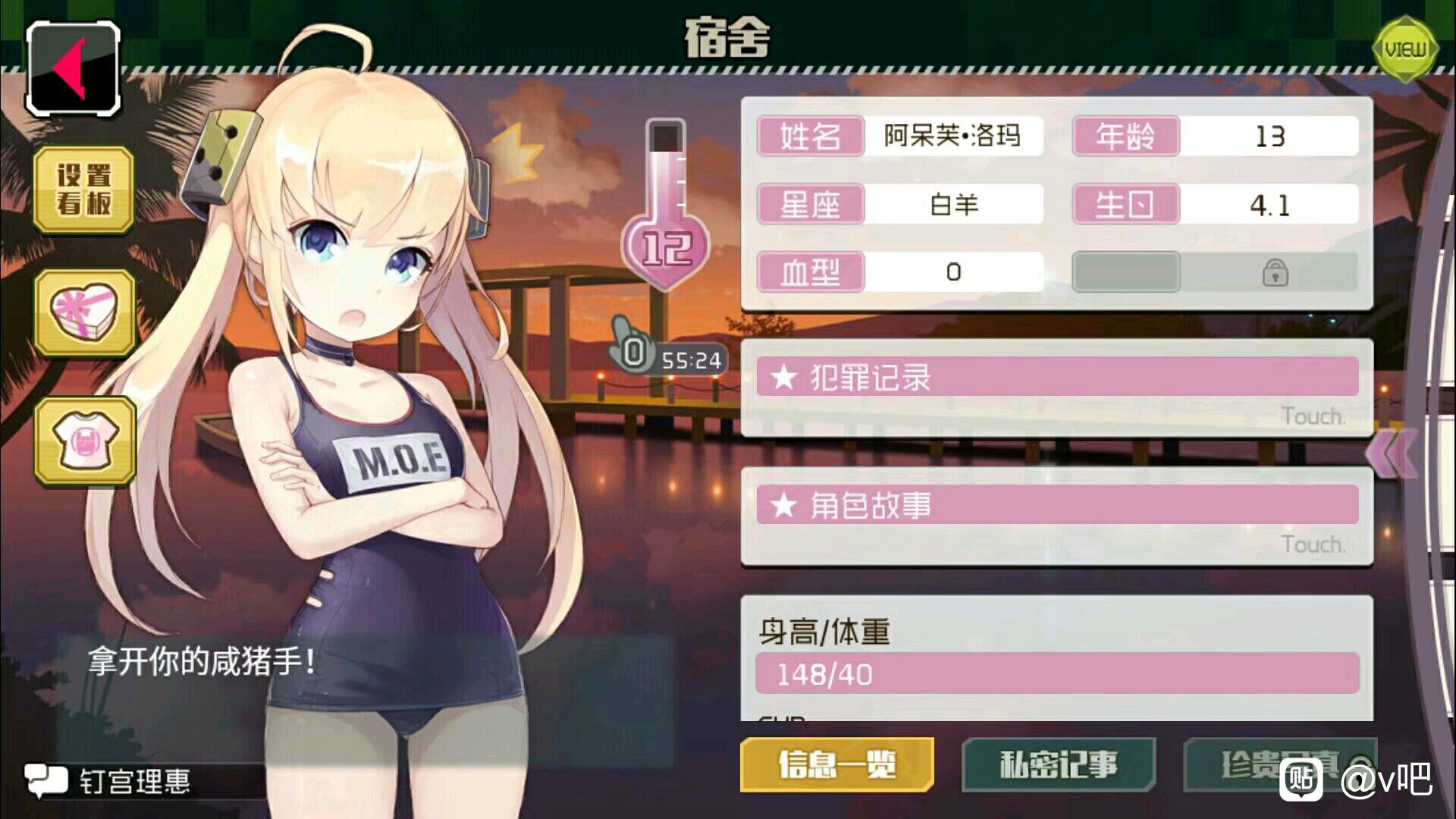Click the pink heart affection level 12
The width and height of the screenshot is (1456, 819).
click(x=666, y=249)
